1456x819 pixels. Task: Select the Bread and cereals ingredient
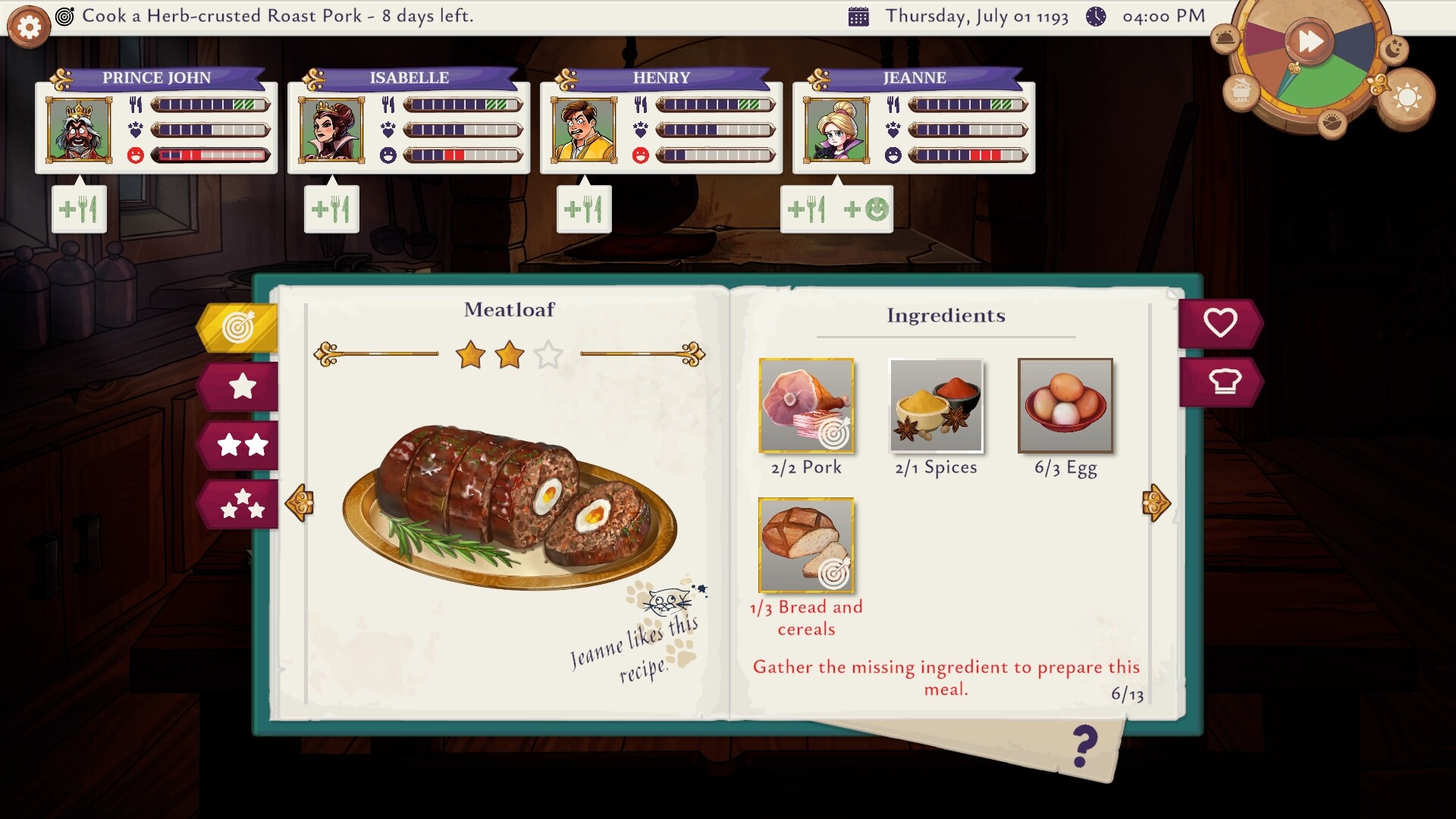806,545
